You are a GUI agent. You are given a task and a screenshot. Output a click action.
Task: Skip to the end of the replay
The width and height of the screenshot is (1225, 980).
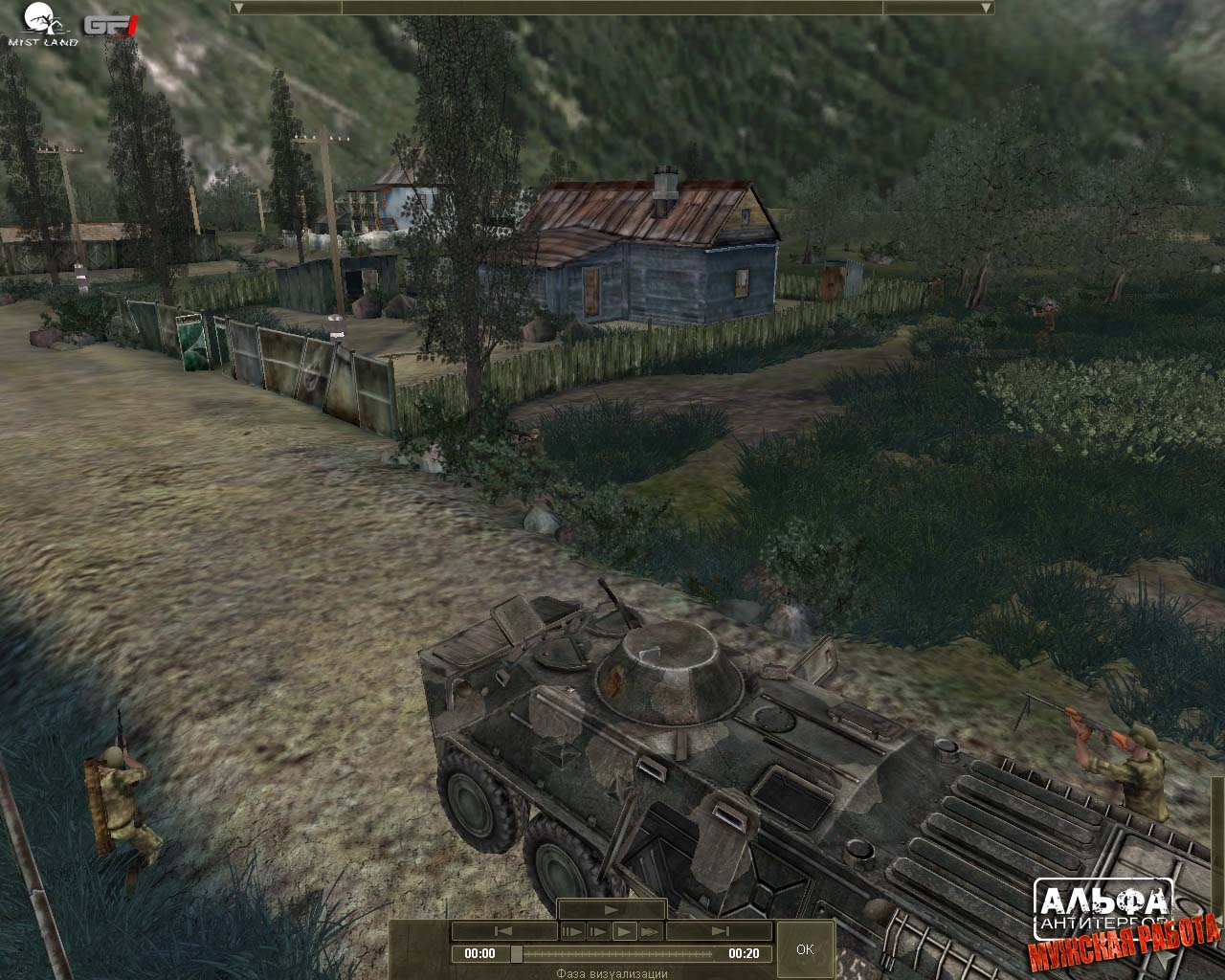point(720,931)
